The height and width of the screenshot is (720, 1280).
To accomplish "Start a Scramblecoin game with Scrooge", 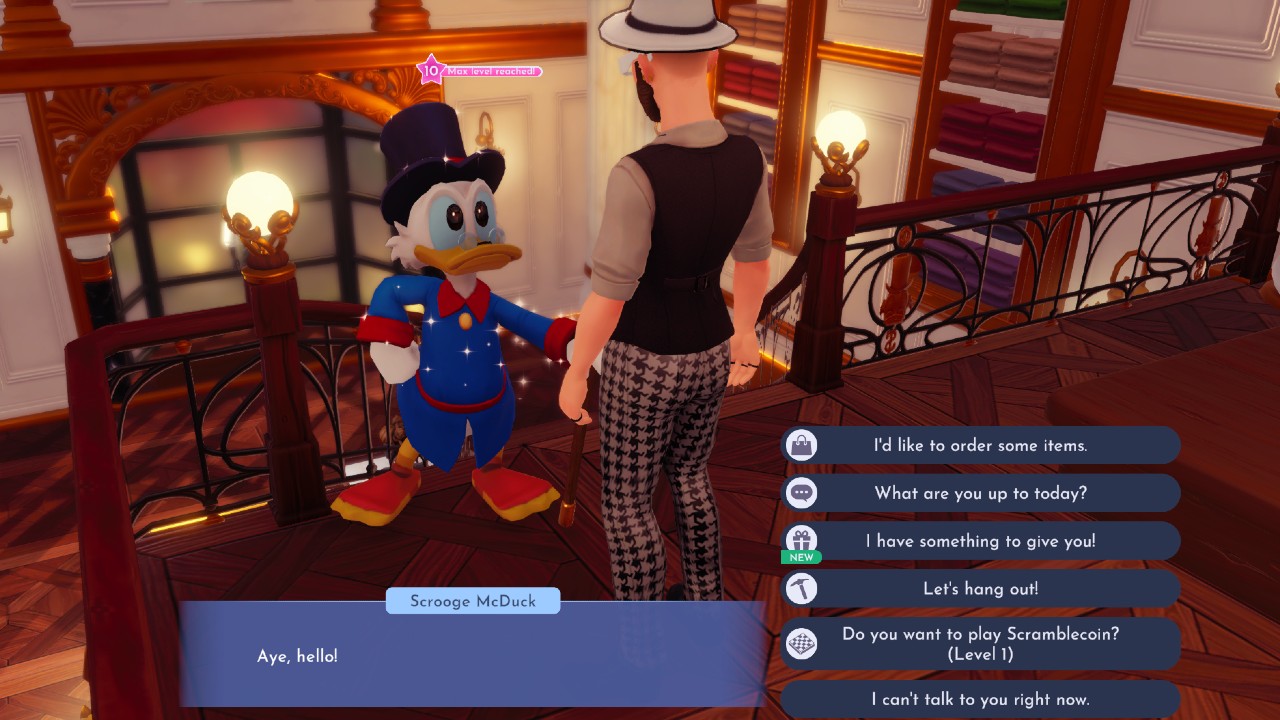I will (x=980, y=643).
